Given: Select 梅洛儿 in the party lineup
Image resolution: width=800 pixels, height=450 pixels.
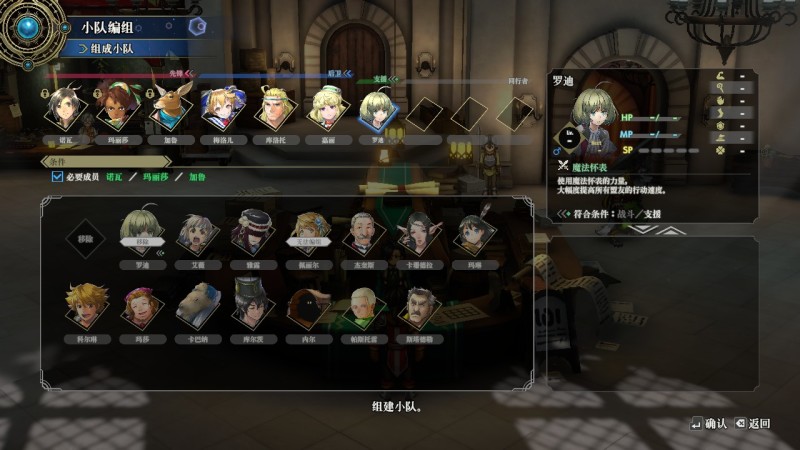Looking at the screenshot, I should tap(219, 108).
